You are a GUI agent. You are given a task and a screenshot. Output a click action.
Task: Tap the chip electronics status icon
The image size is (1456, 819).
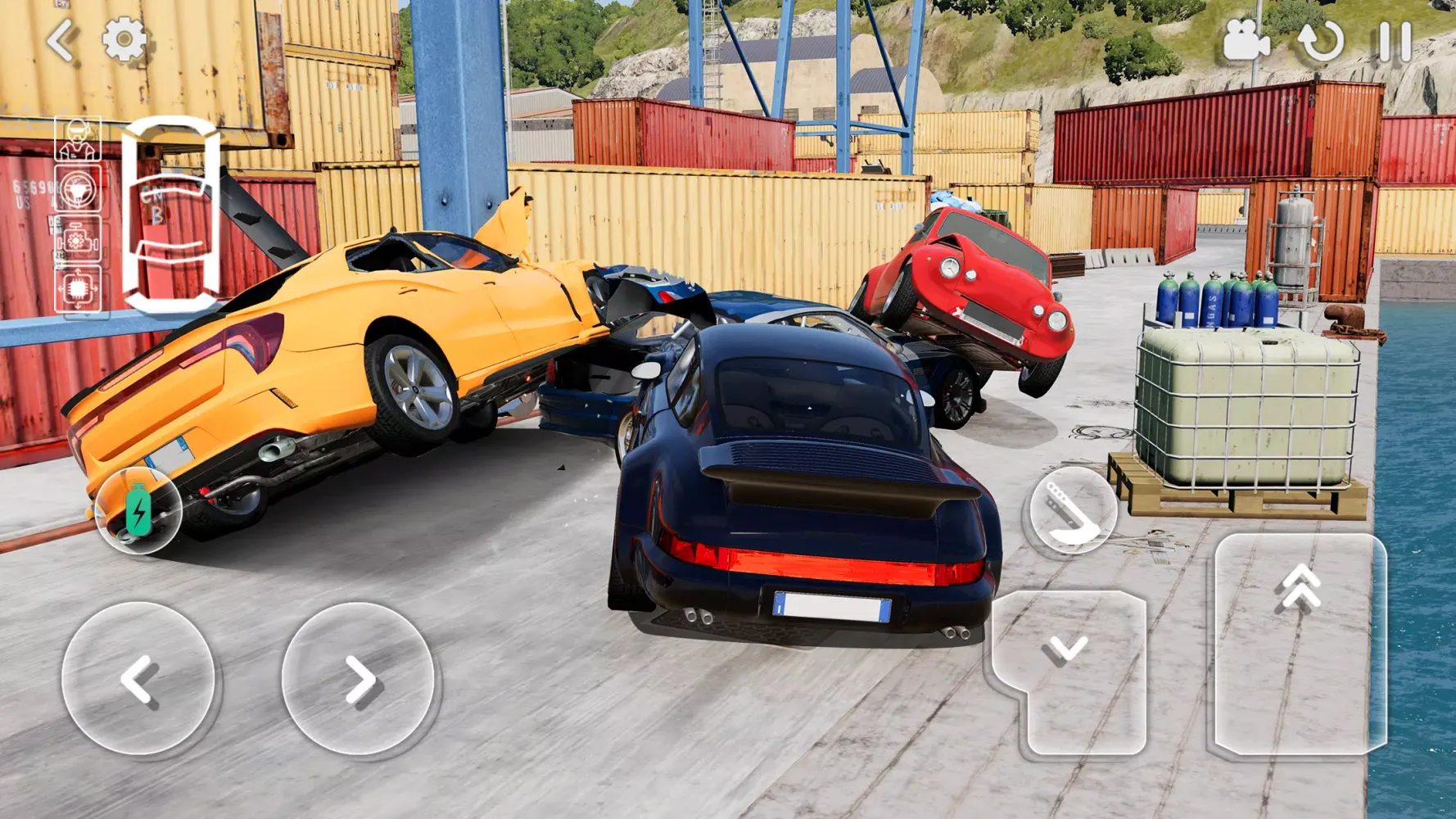(x=78, y=288)
